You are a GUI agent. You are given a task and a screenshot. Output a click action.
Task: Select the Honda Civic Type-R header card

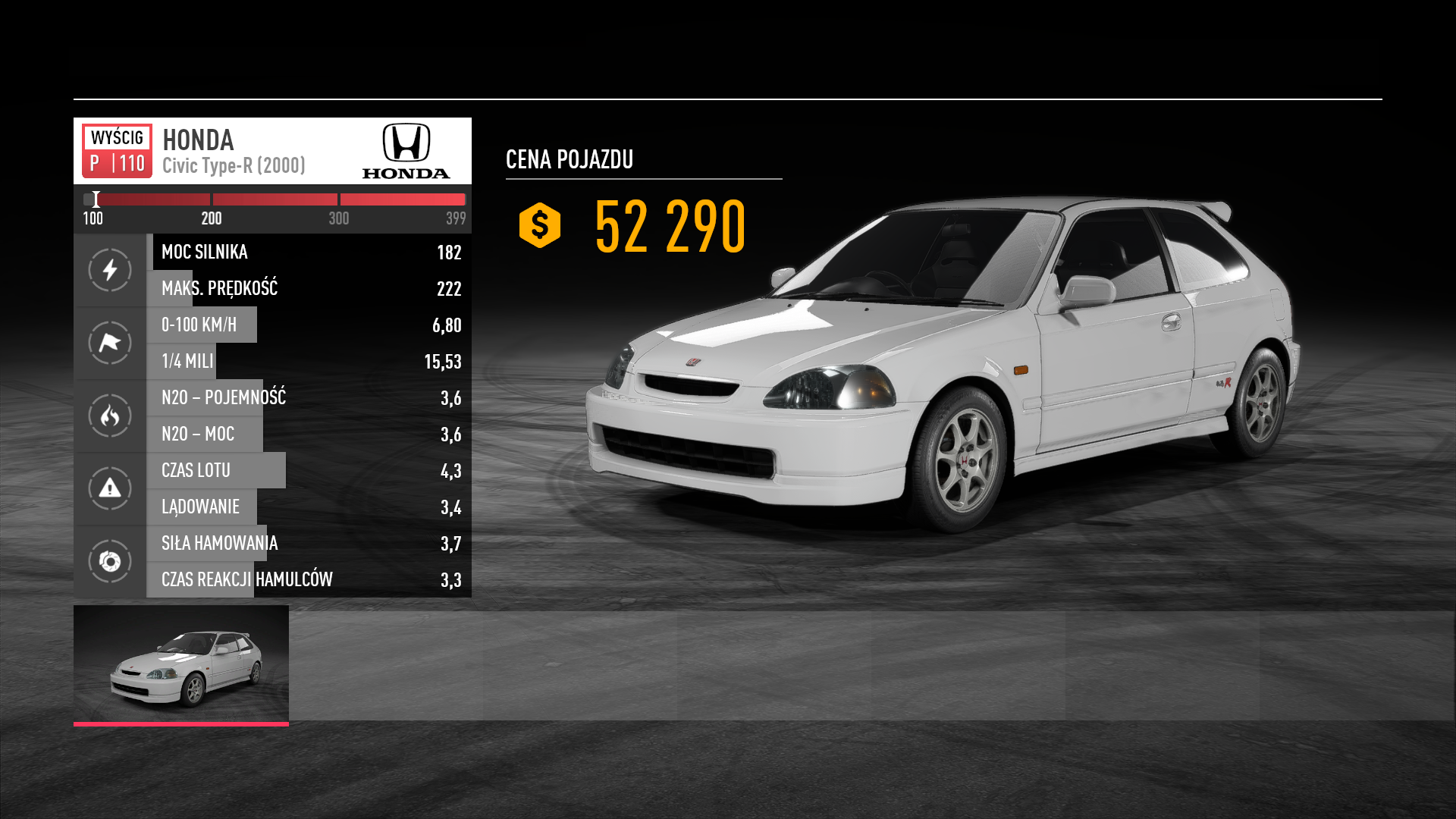click(272, 151)
